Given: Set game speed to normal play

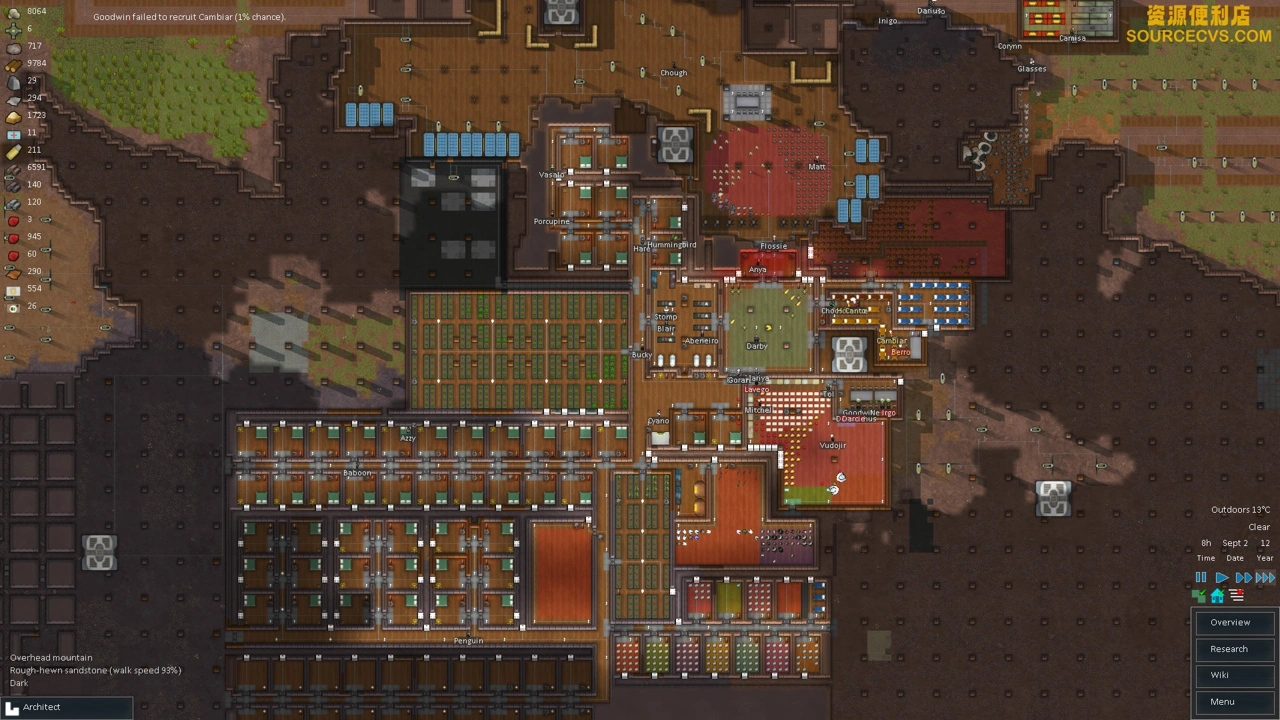Looking at the screenshot, I should tap(1221, 578).
